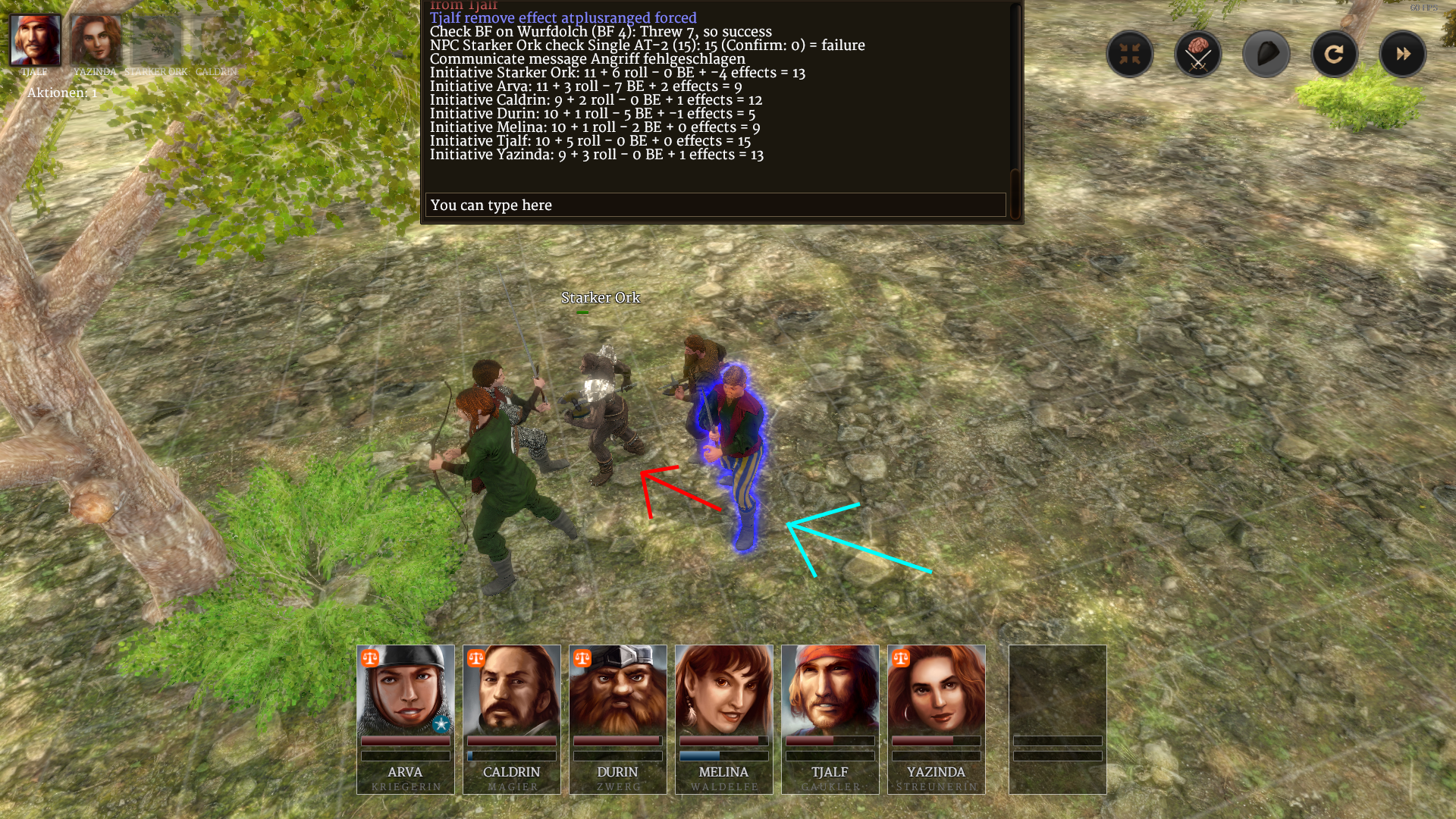This screenshot has width=1456, height=819.
Task: Click the blue star badge on Arva's portrait
Action: point(441,724)
